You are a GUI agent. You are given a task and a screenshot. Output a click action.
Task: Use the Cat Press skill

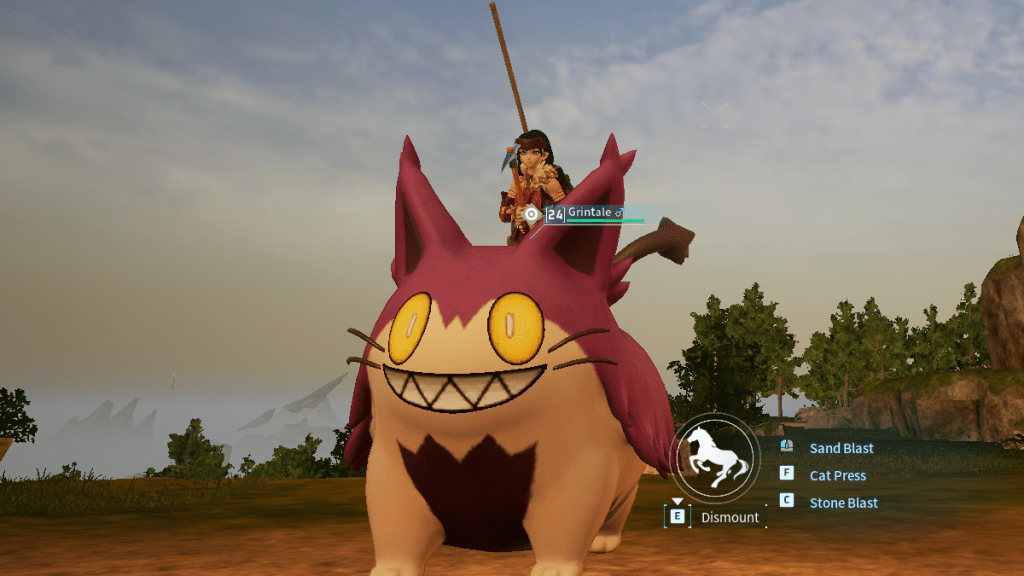[x=837, y=475]
